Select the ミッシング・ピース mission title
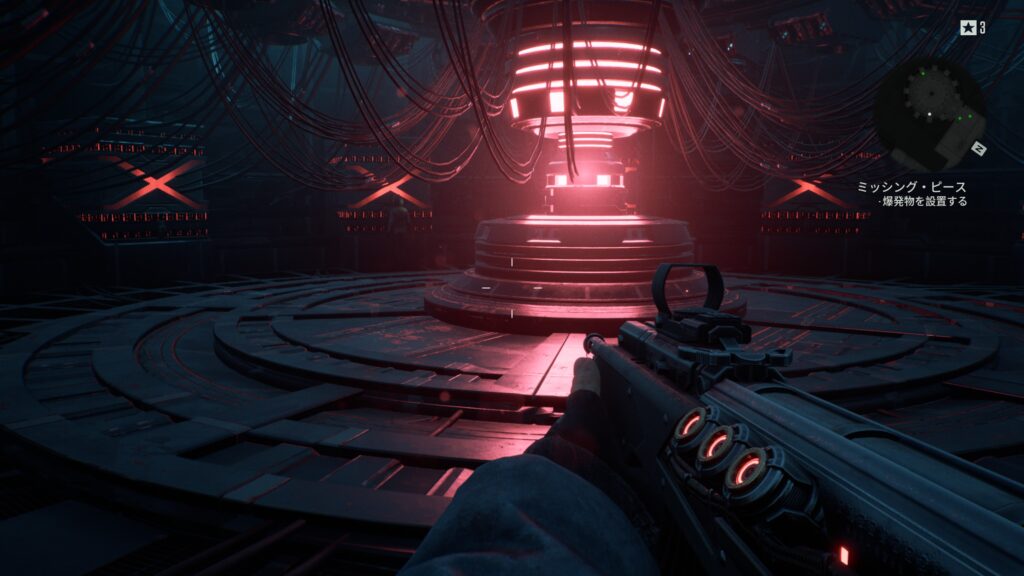Screen dimensions: 1024x576 [911, 187]
